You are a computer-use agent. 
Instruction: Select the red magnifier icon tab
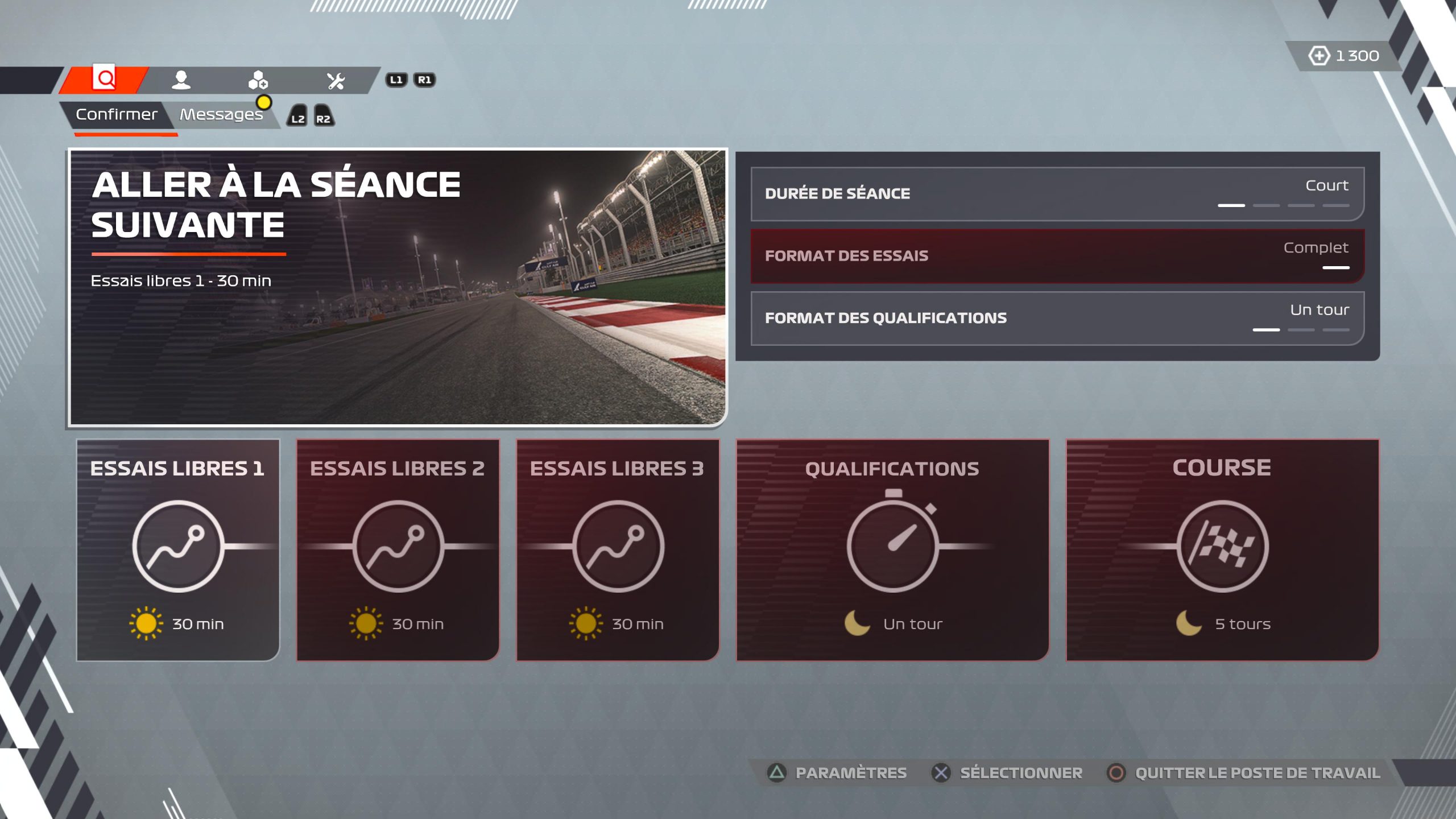coord(104,78)
